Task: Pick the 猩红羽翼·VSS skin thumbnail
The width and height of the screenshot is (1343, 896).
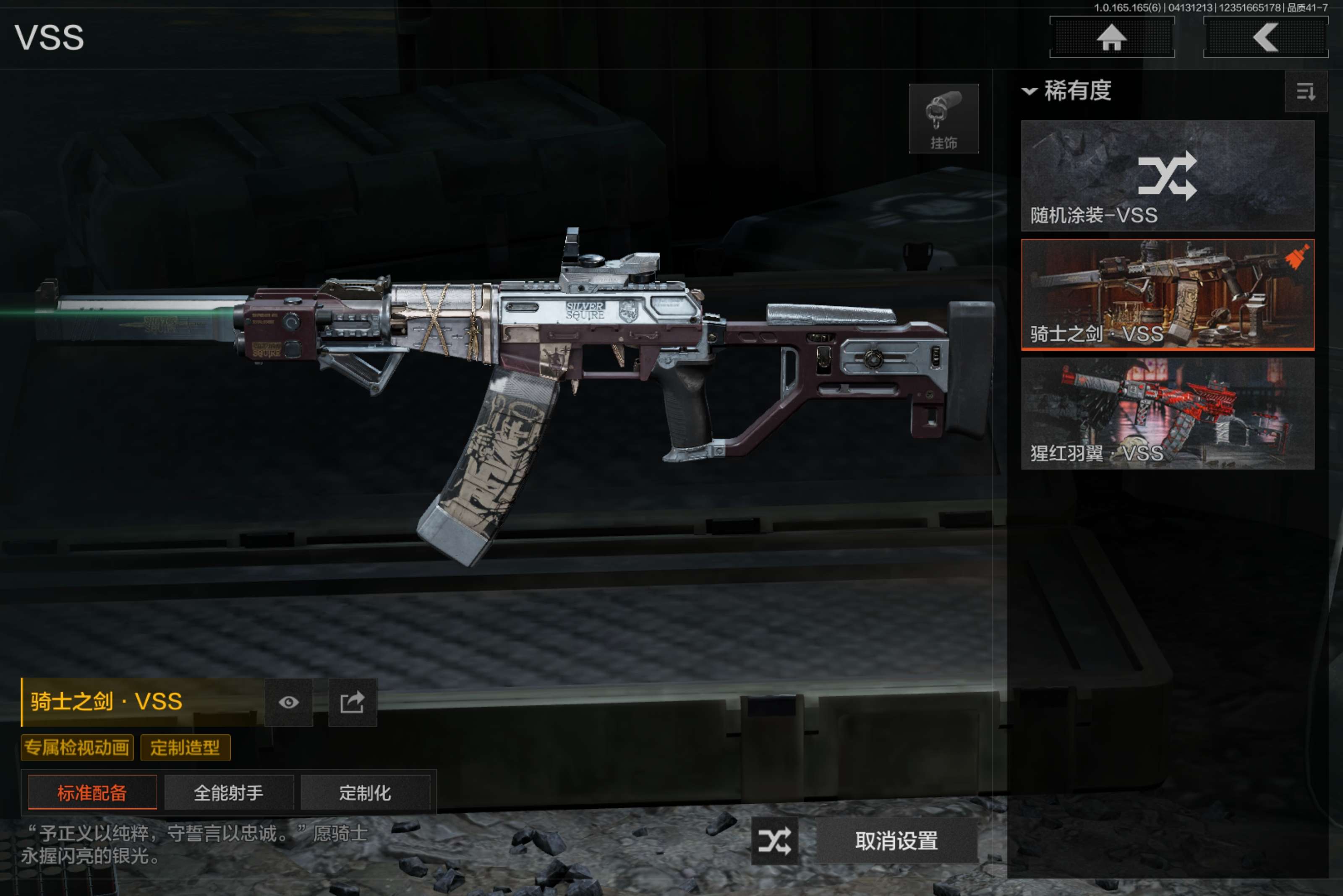Action: click(1167, 413)
